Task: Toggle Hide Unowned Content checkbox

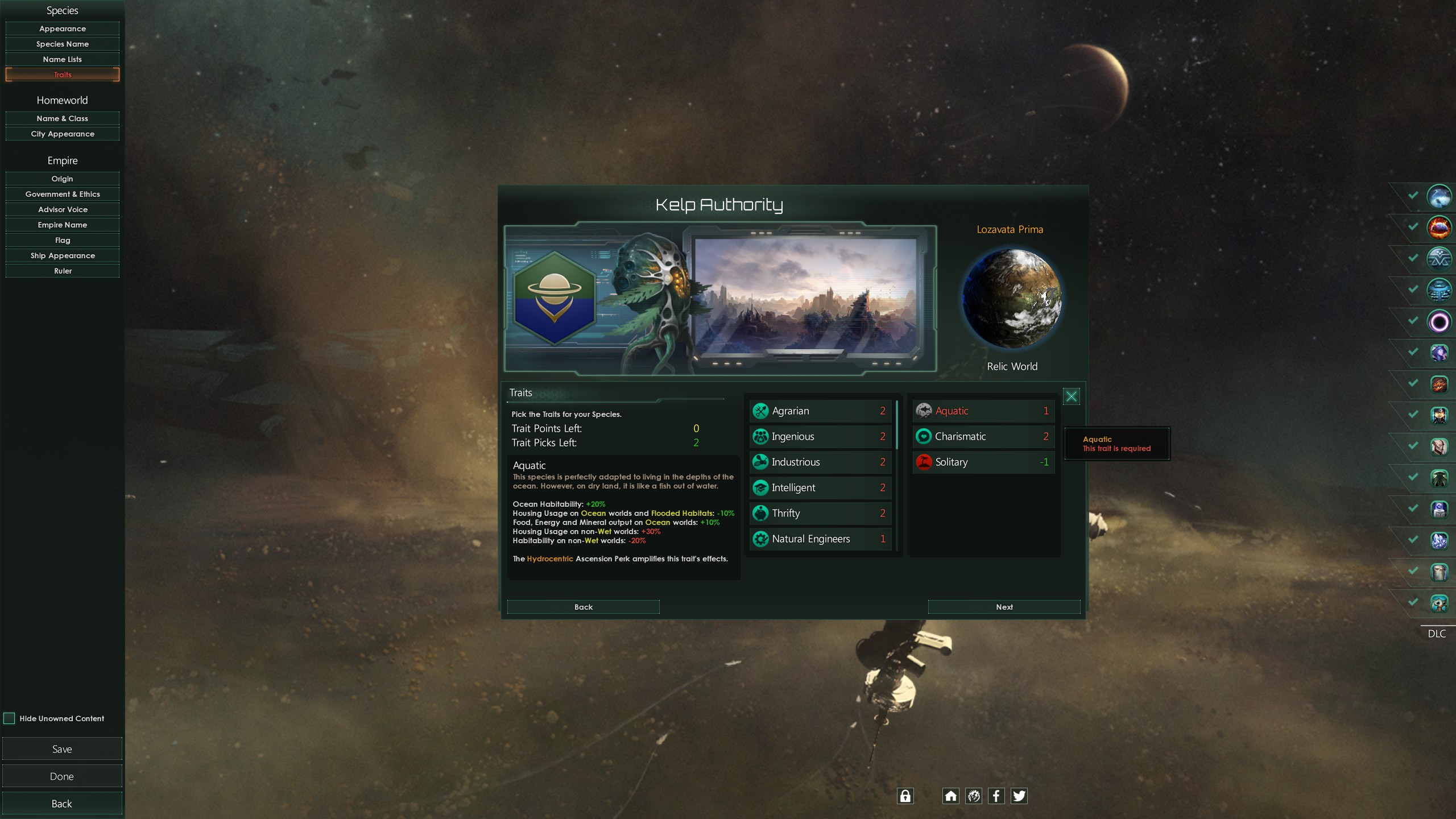Action: coord(10,718)
